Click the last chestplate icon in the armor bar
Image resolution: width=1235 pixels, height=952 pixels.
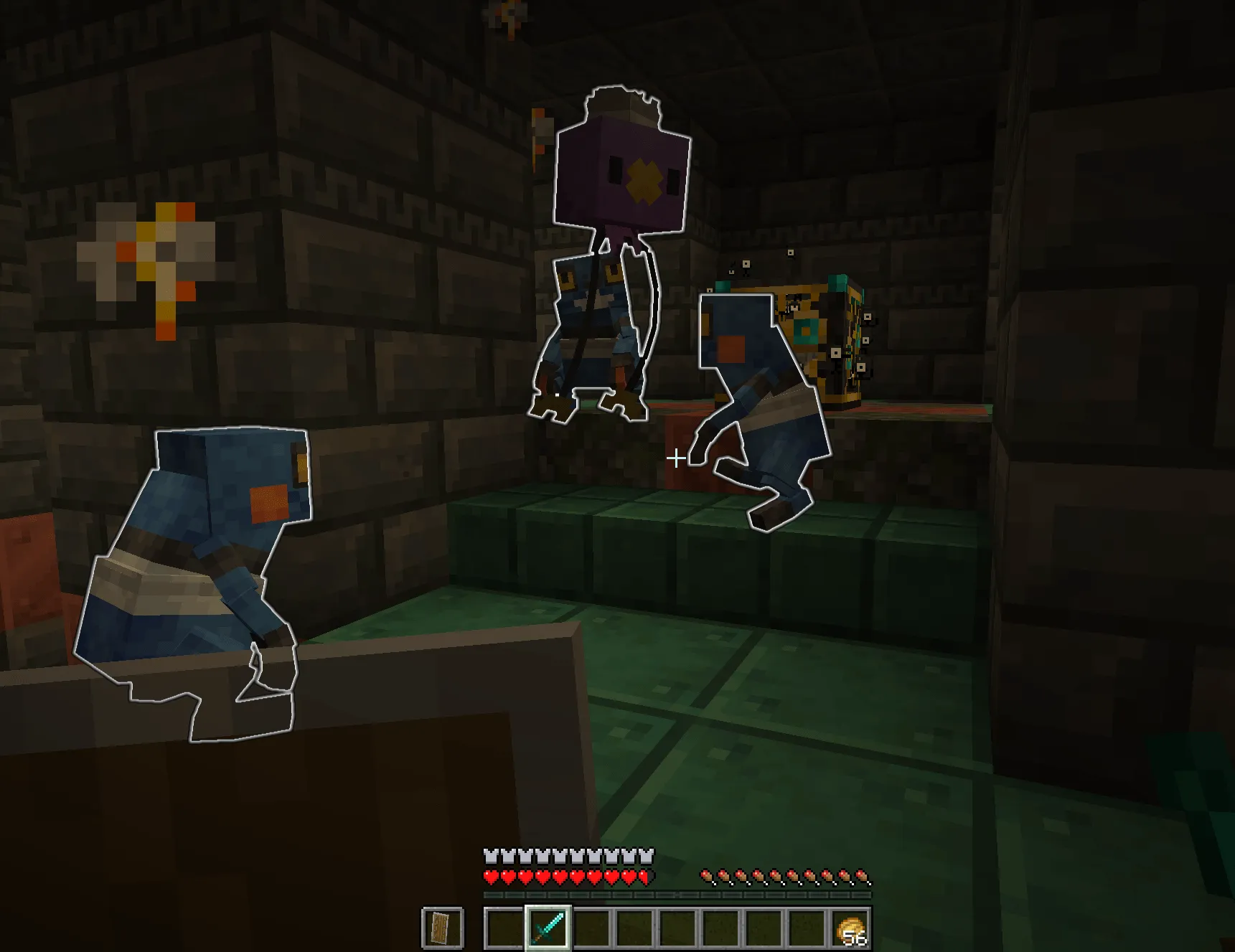click(x=648, y=854)
